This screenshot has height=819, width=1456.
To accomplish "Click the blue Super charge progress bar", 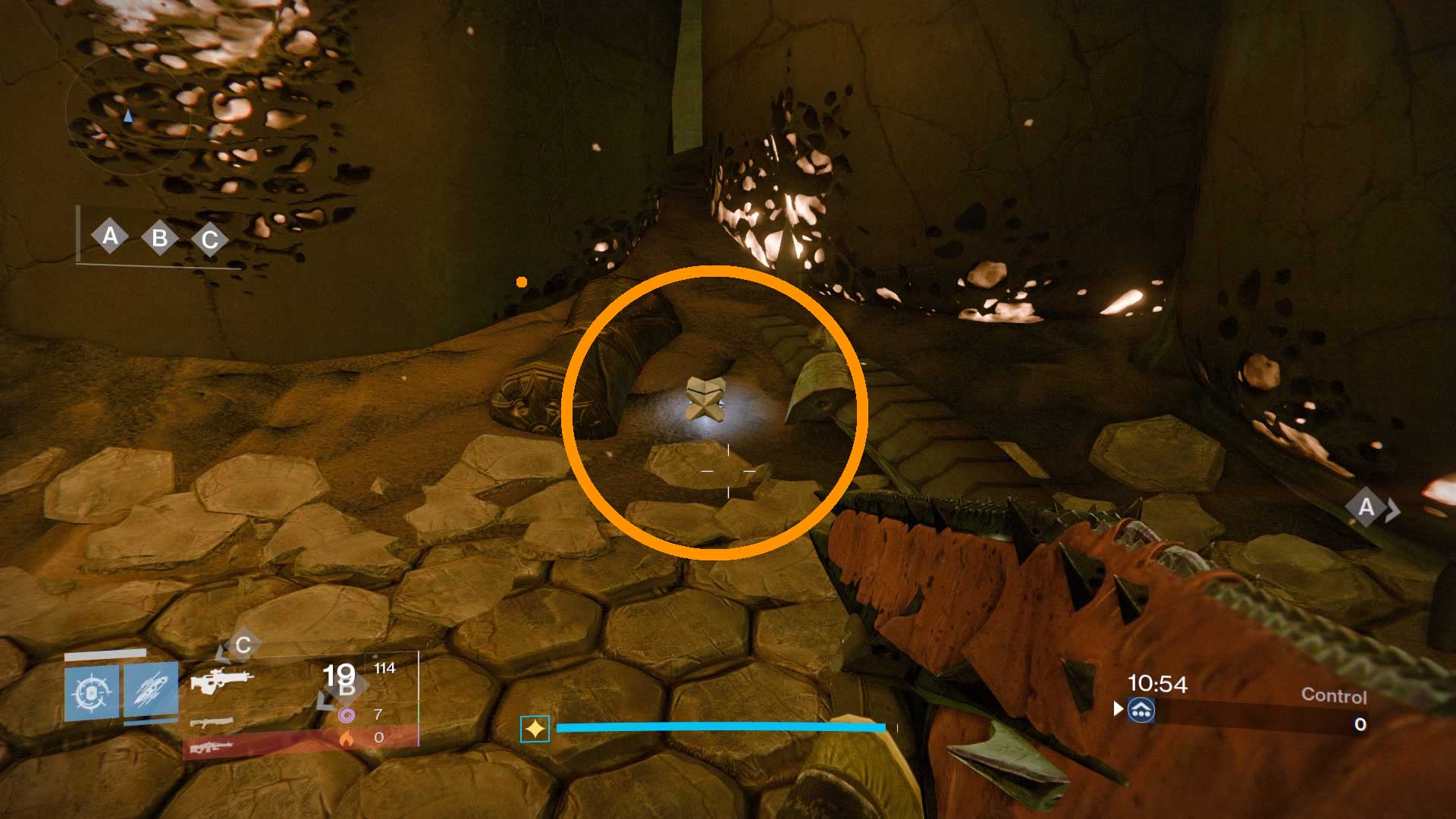I will pyautogui.click(x=720, y=726).
